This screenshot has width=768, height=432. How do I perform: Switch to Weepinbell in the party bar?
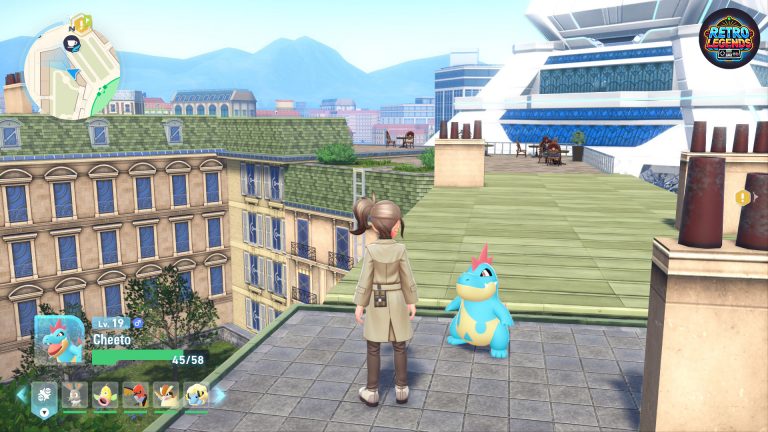pos(103,395)
